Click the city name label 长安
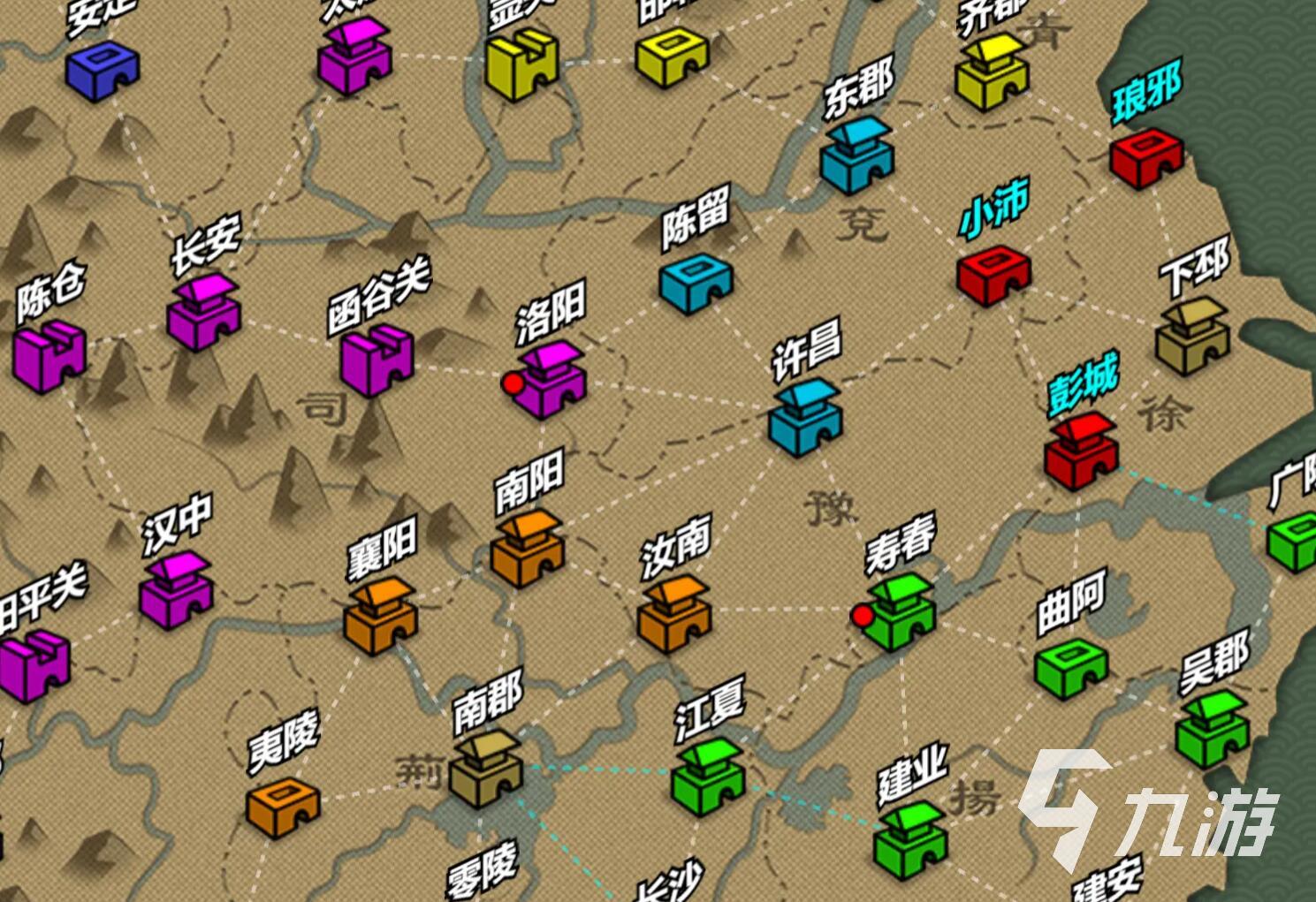 (204, 246)
